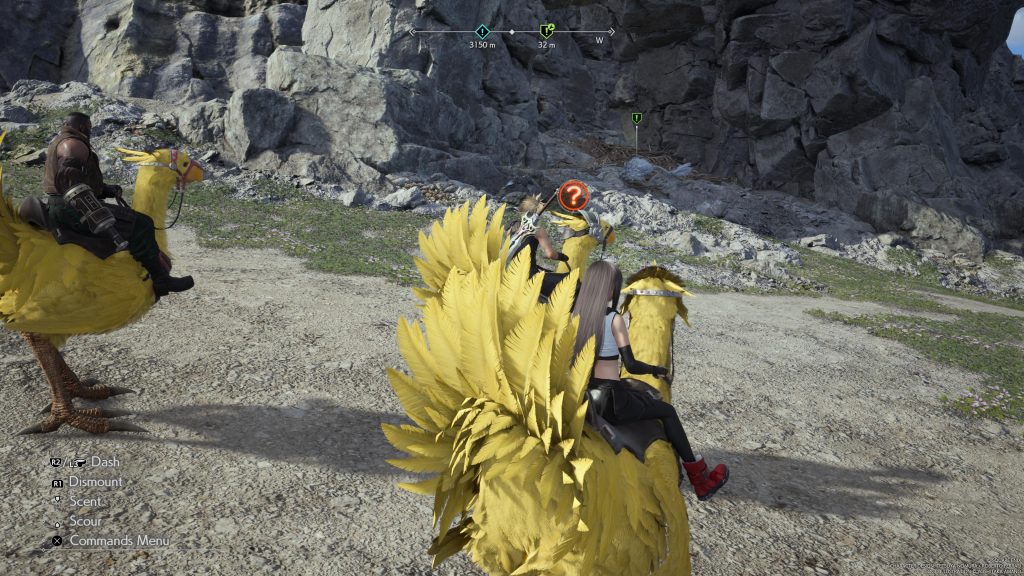Activate the Scent command
Viewport: 1024px width, 576px height.
(x=85, y=501)
